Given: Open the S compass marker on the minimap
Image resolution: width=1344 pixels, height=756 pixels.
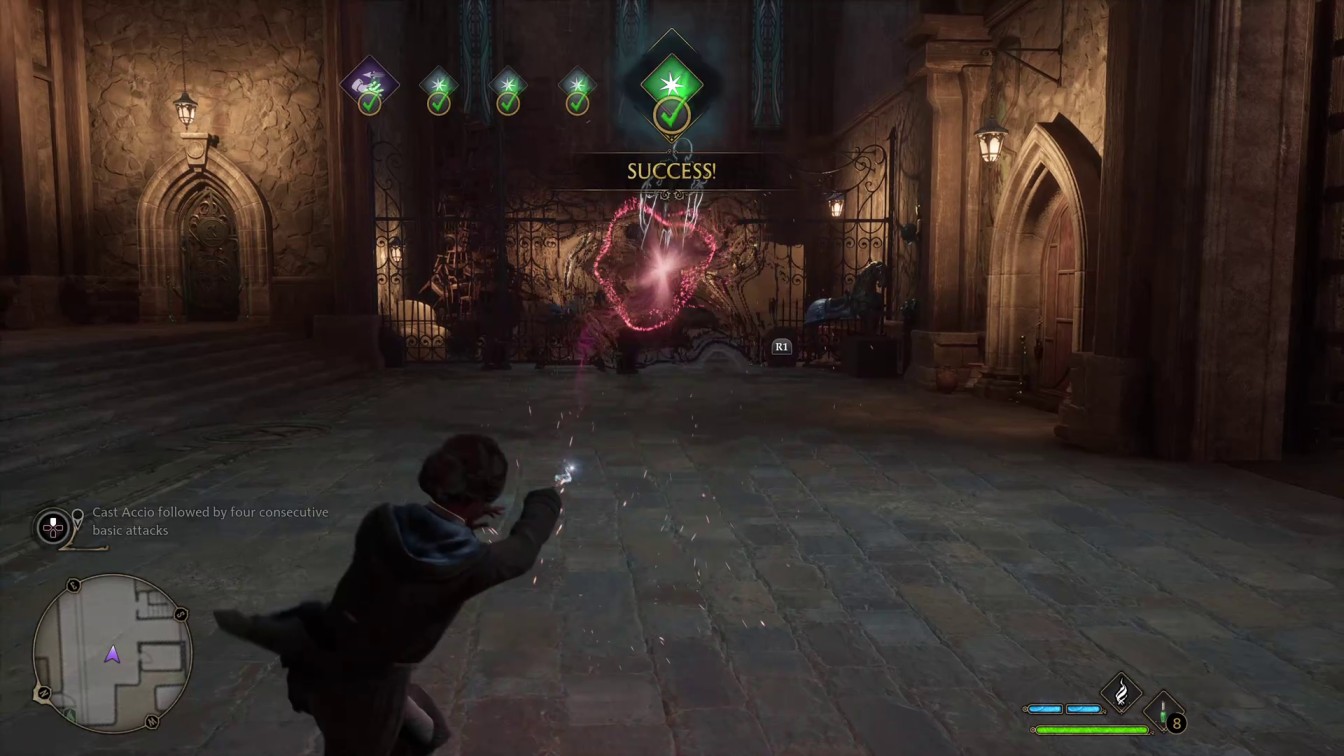Looking at the screenshot, I should tap(181, 614).
